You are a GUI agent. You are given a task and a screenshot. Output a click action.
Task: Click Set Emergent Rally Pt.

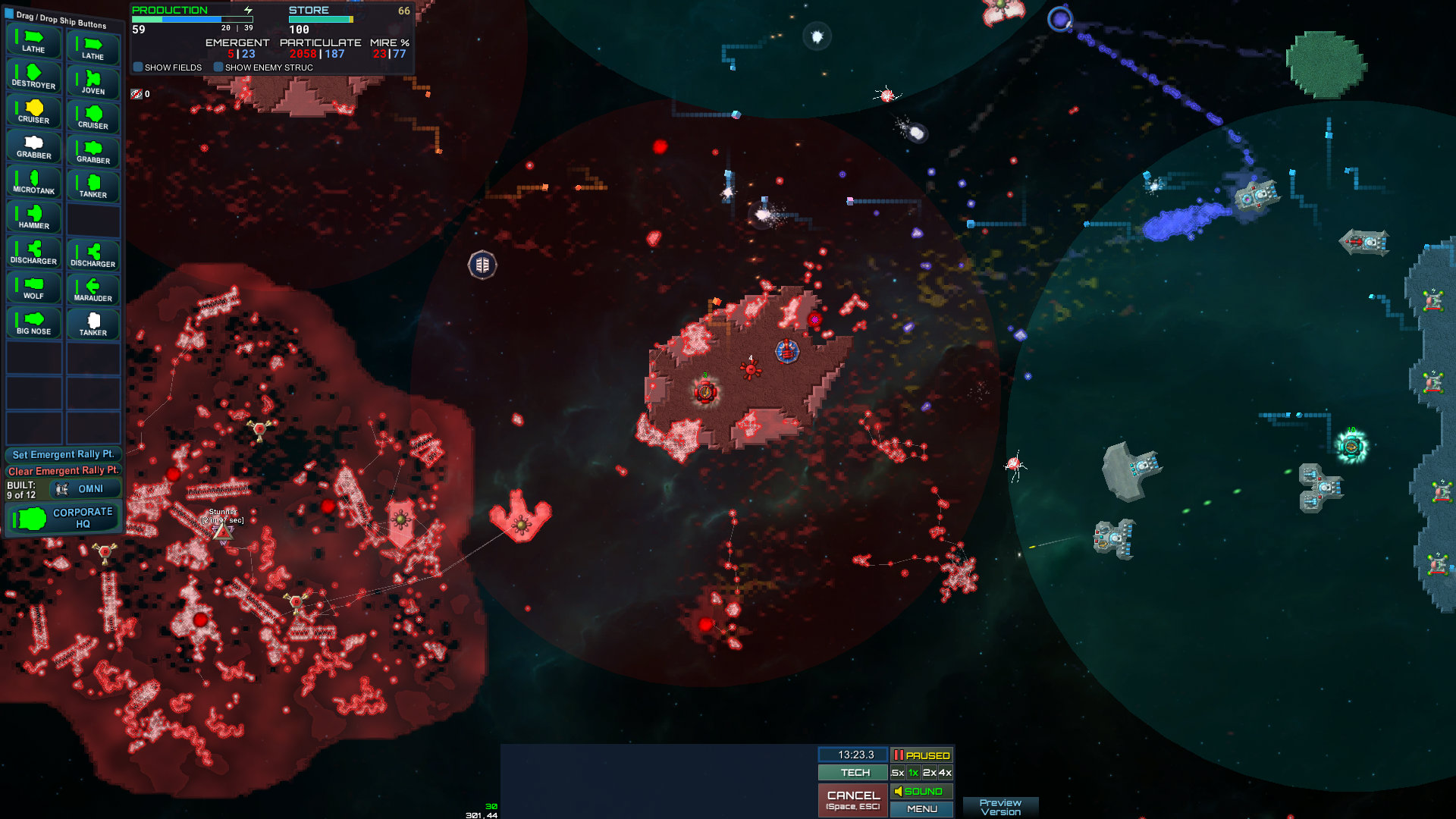[x=63, y=453]
